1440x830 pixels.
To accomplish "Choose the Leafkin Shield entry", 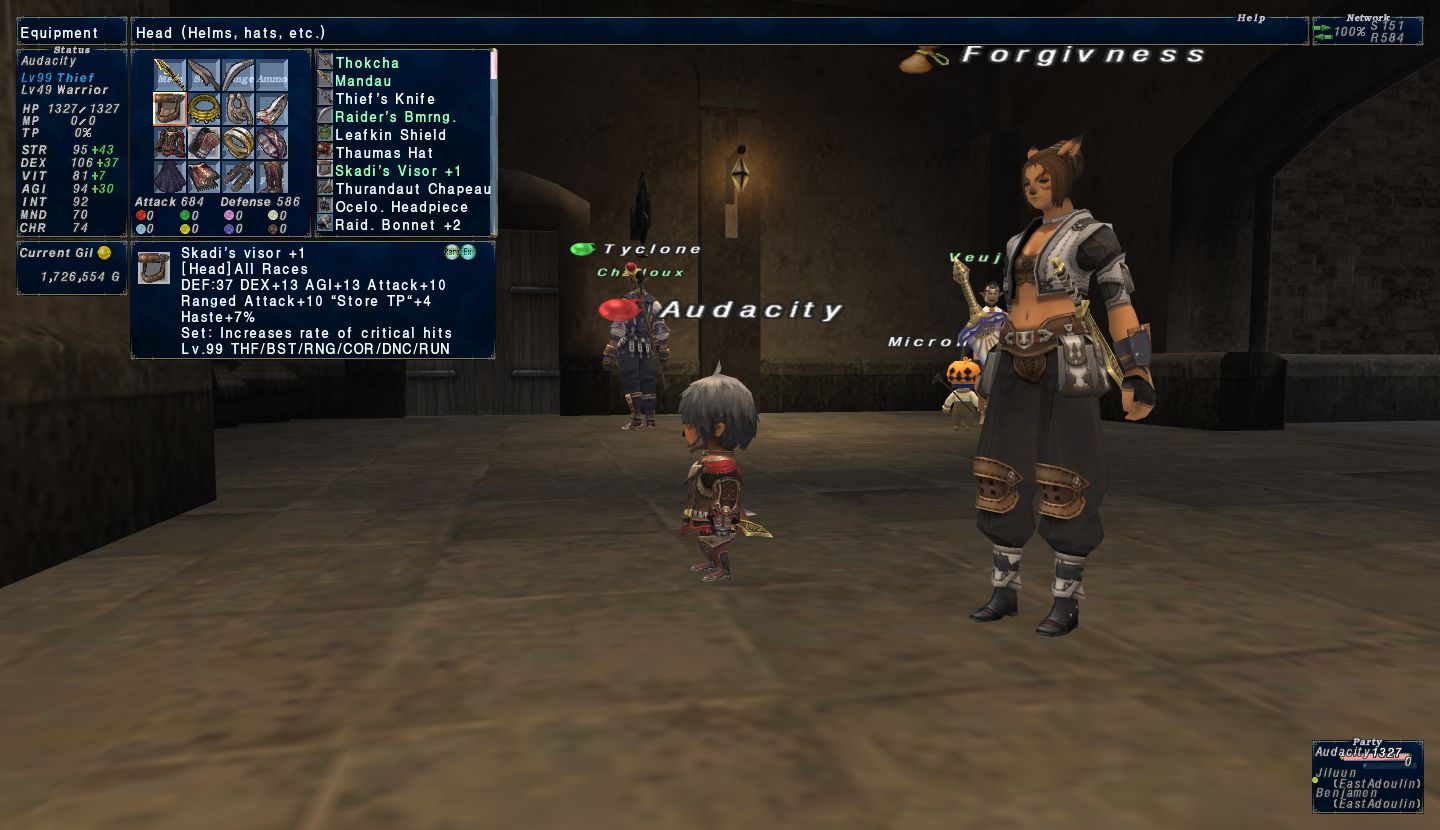I will coord(390,135).
